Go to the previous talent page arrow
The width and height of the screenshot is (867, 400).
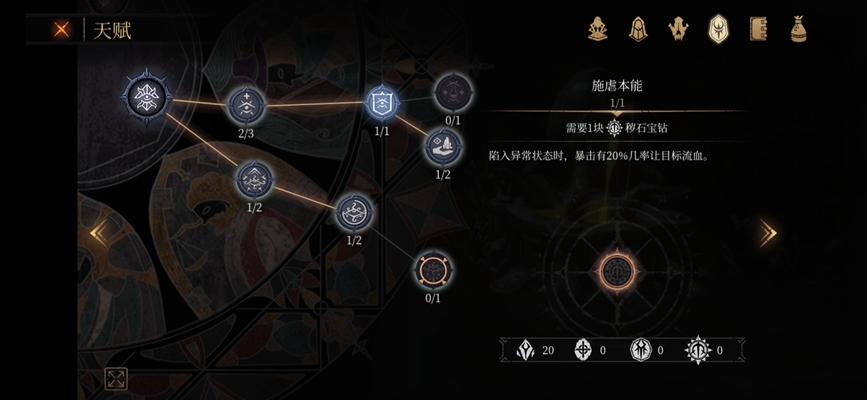click(x=98, y=233)
